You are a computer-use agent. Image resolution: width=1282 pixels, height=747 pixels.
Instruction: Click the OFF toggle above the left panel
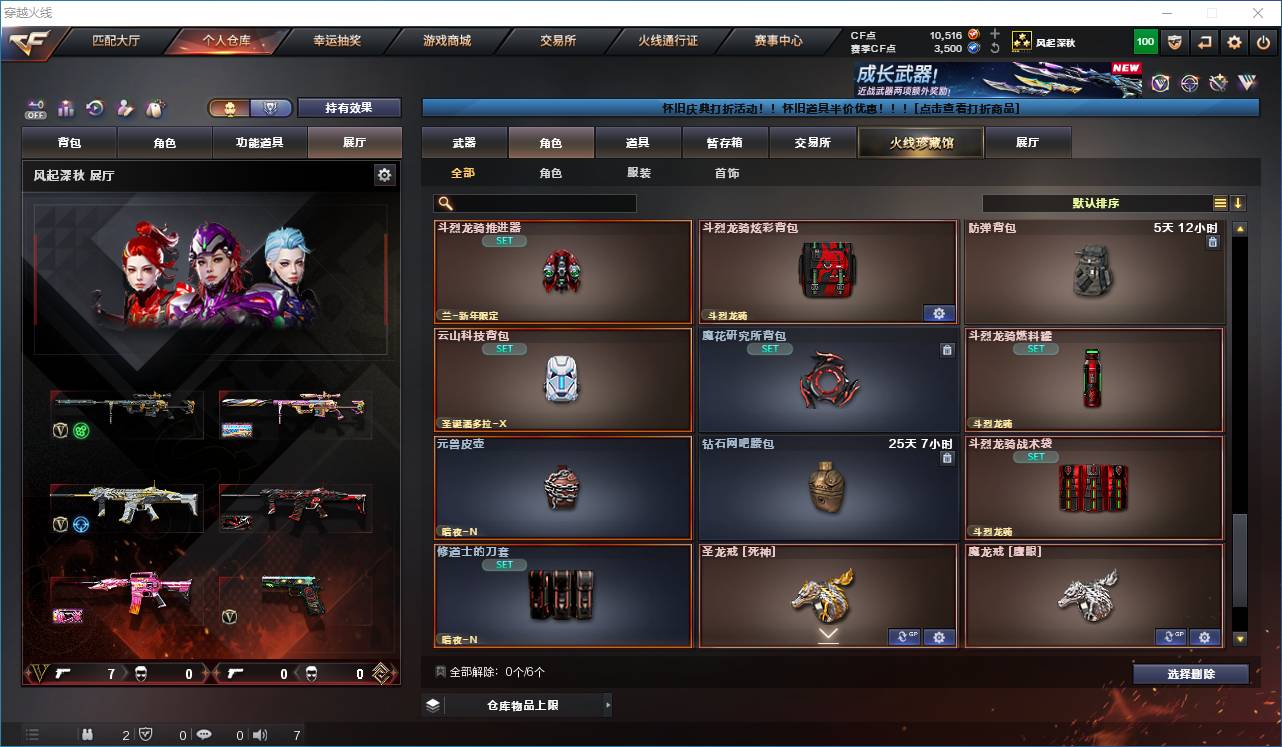point(35,110)
